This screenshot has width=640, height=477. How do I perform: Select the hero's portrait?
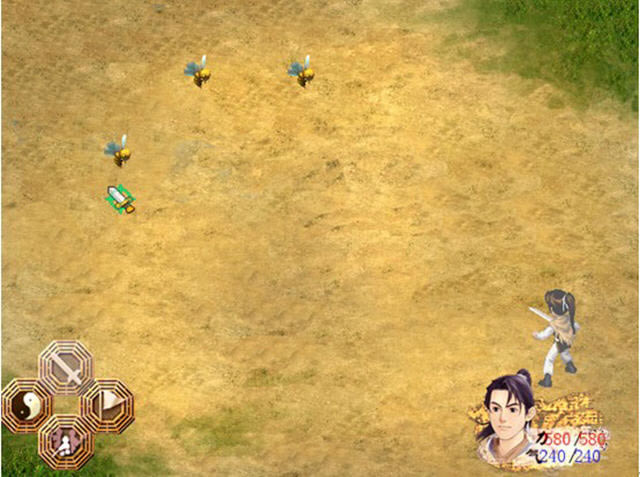point(510,419)
